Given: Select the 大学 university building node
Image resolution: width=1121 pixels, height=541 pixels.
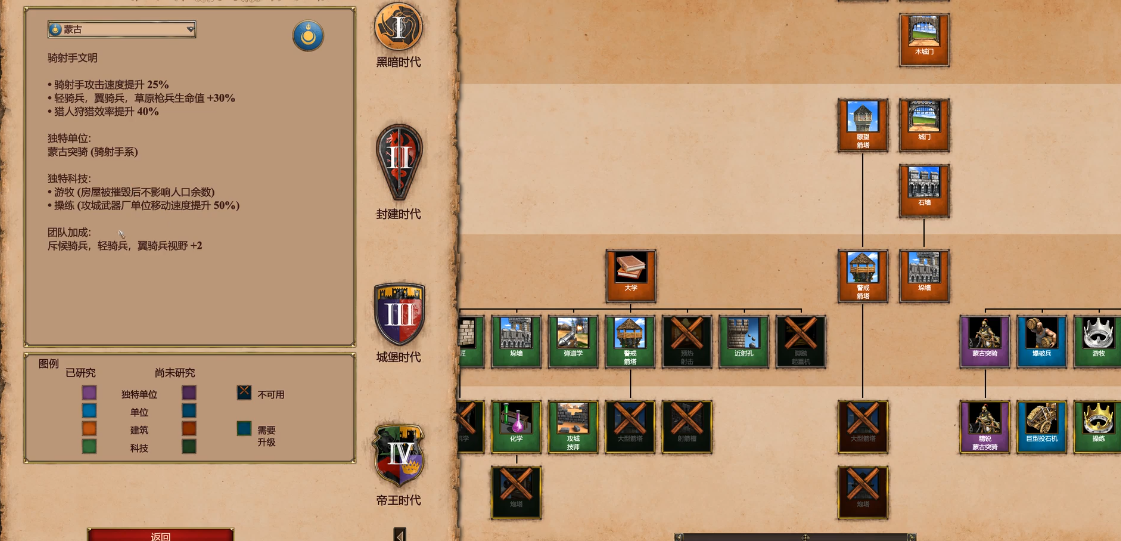Looking at the screenshot, I should click(x=630, y=275).
